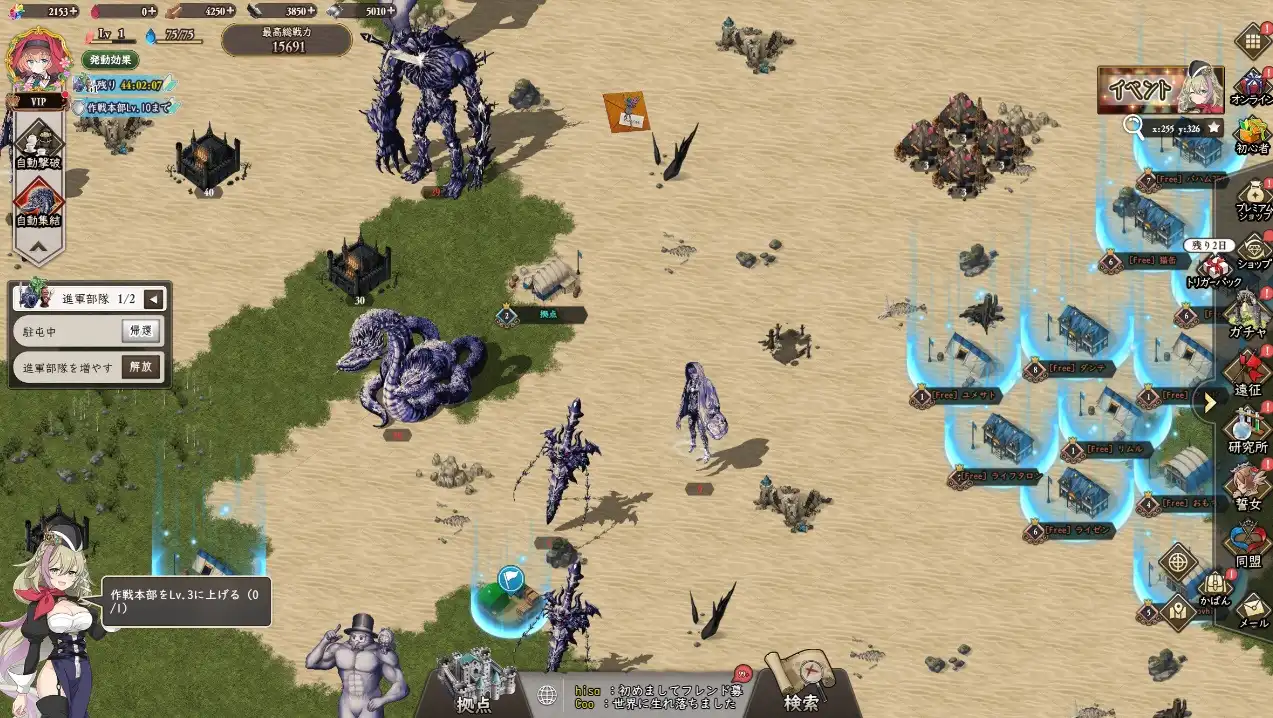This screenshot has width=1273, height=718.
Task: Open the 作戦本部 Lv.3 quest tracker
Action: (185, 601)
